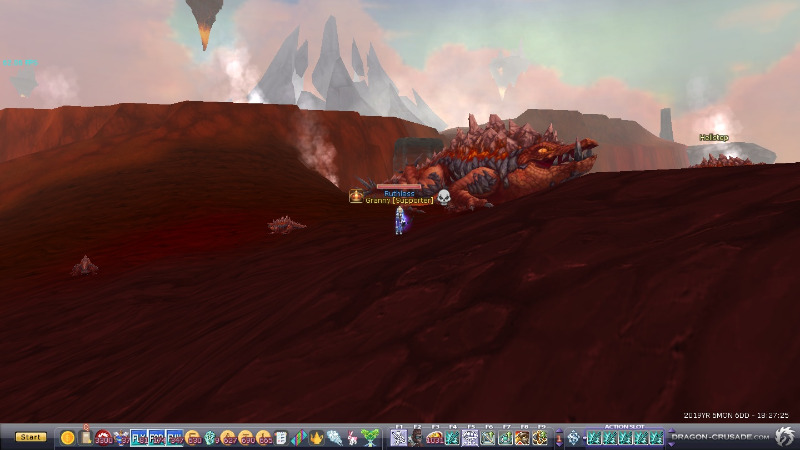Select the white scroll document icon

[x=281, y=437]
